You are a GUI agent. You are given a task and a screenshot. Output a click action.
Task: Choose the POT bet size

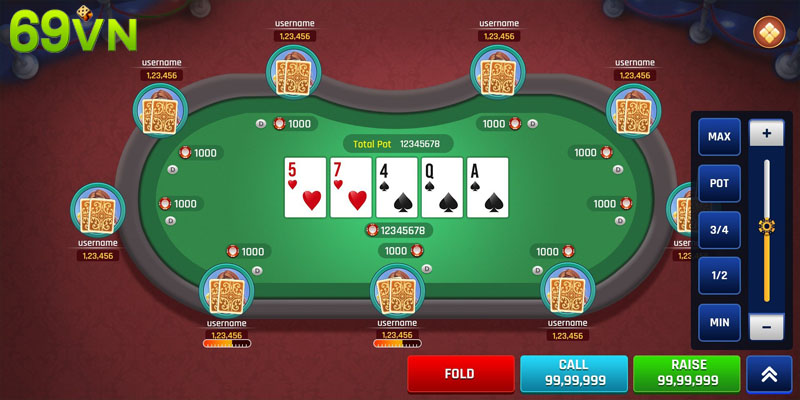click(719, 183)
